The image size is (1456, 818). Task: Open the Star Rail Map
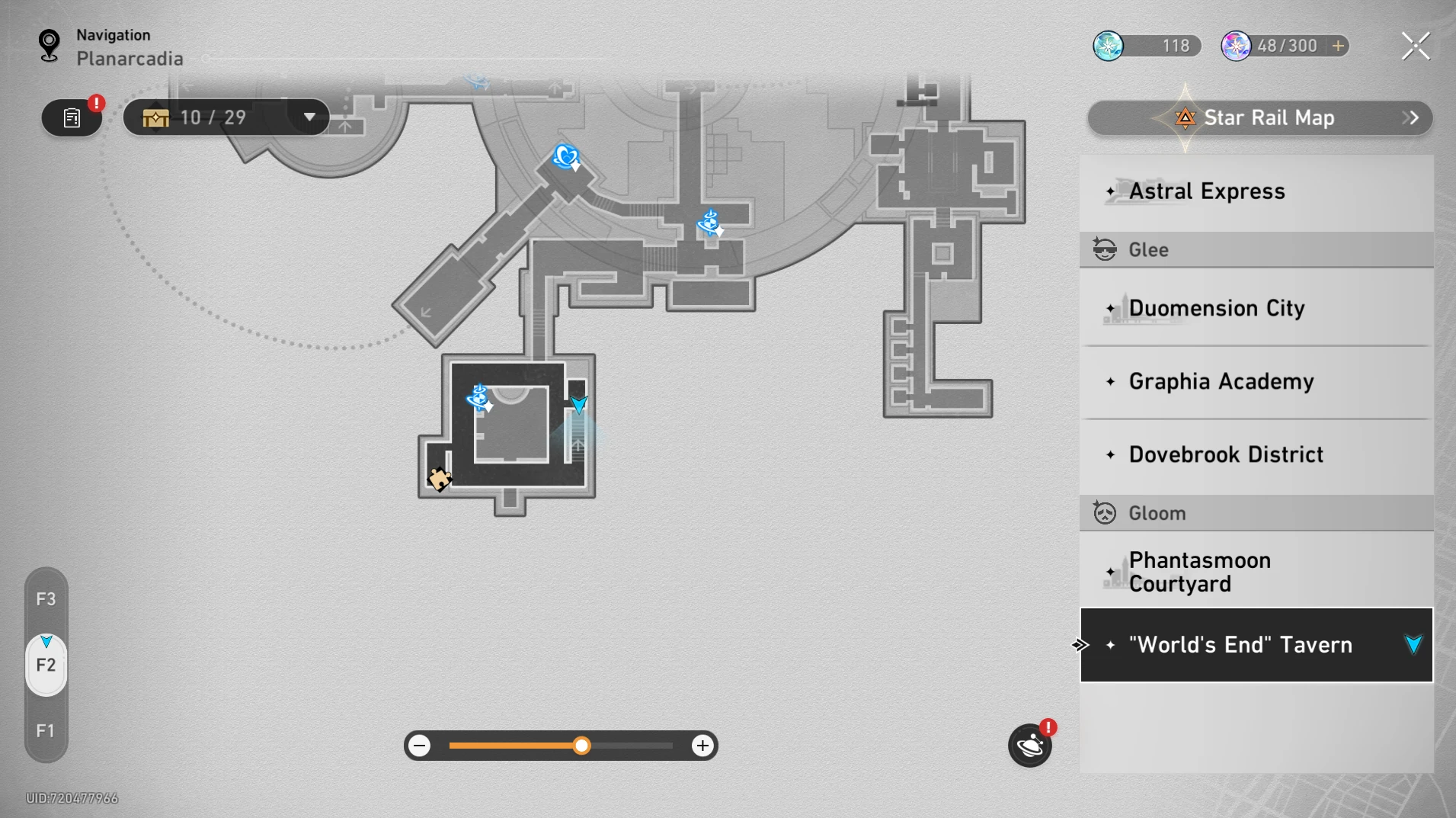(x=1259, y=118)
